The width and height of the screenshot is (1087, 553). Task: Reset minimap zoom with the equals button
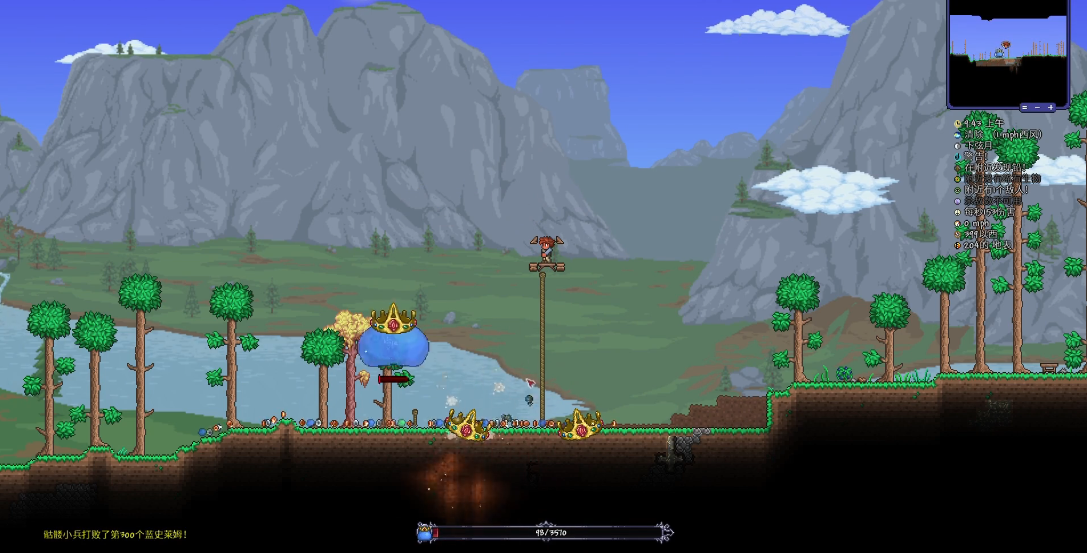1024,107
